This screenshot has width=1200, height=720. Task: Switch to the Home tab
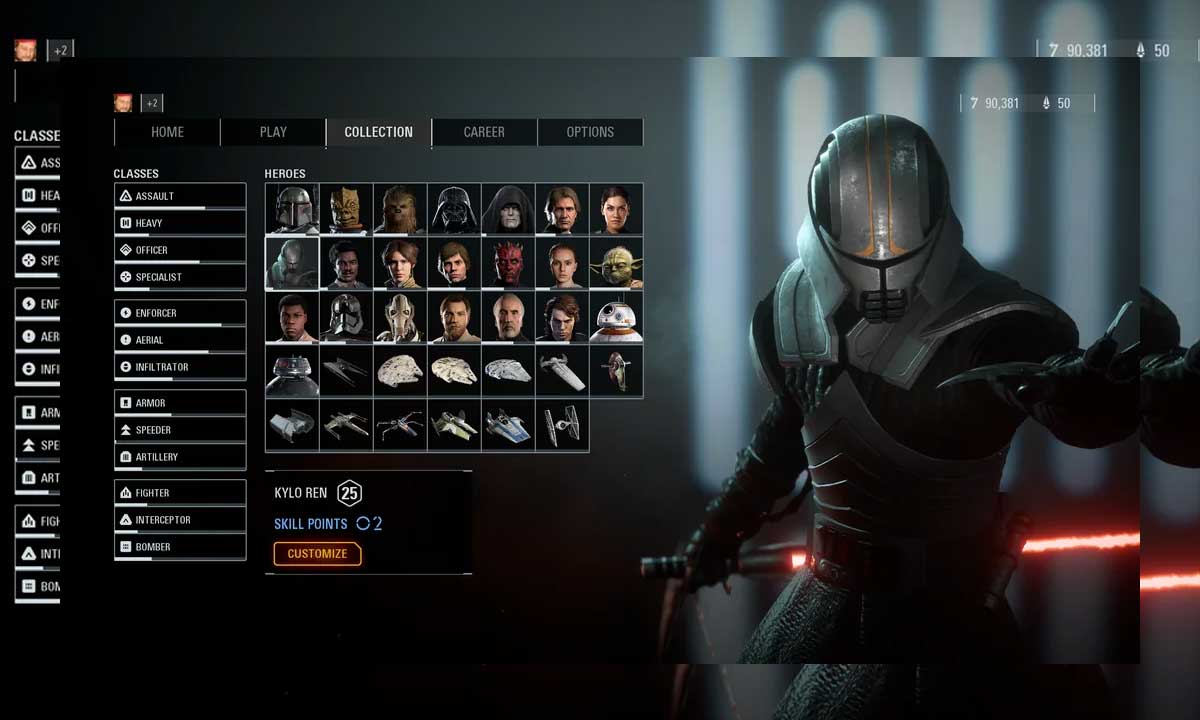[167, 132]
